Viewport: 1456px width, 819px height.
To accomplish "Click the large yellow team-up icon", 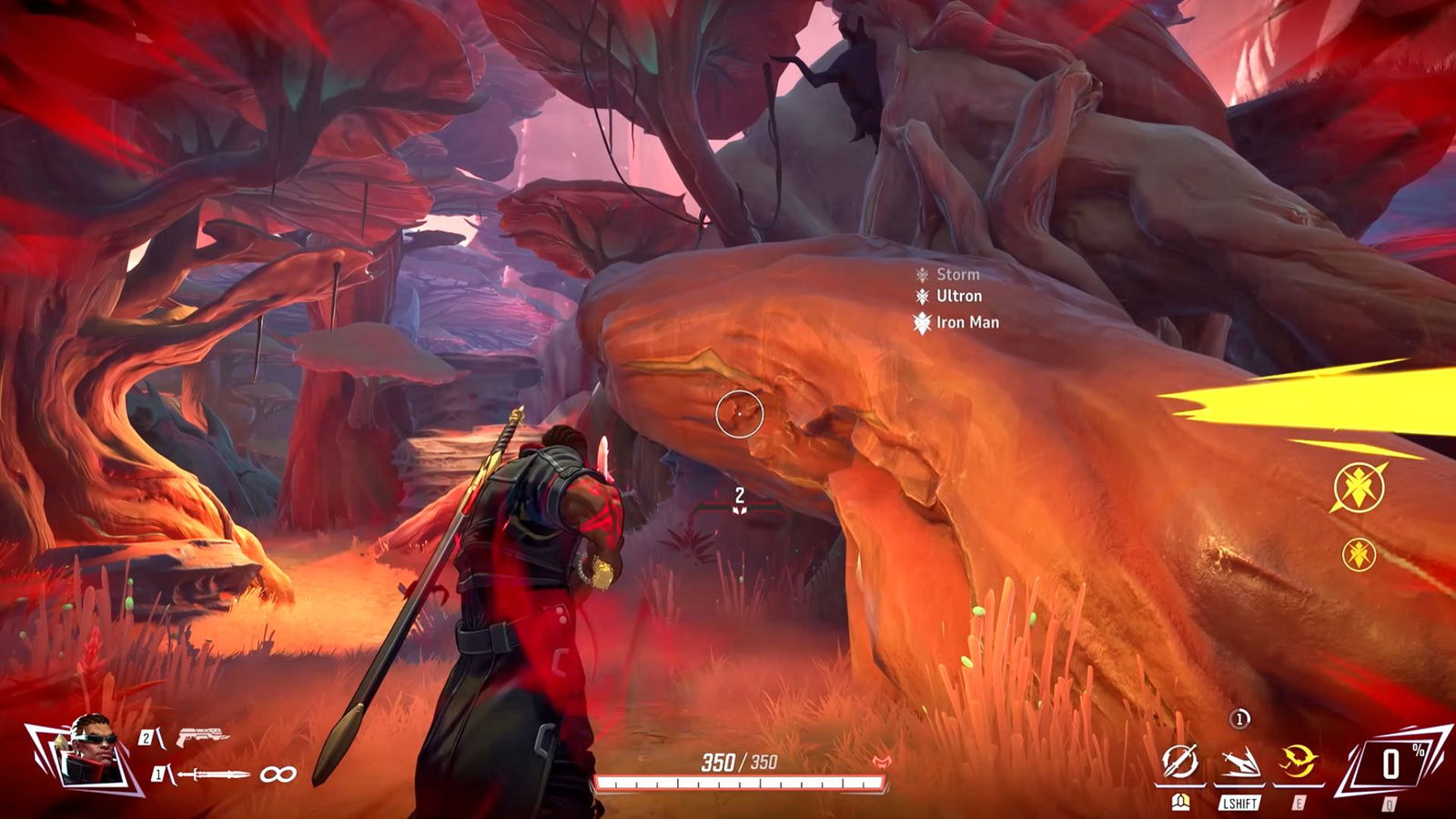I will point(1359,487).
